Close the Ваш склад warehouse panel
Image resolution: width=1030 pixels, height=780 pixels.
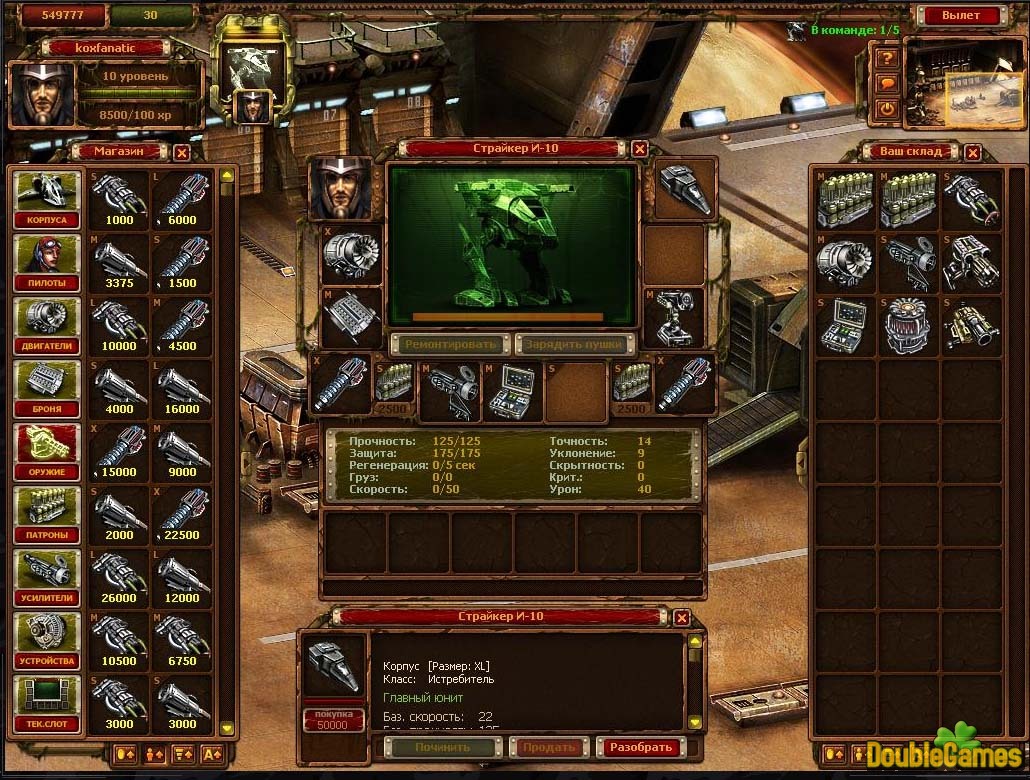click(x=972, y=152)
